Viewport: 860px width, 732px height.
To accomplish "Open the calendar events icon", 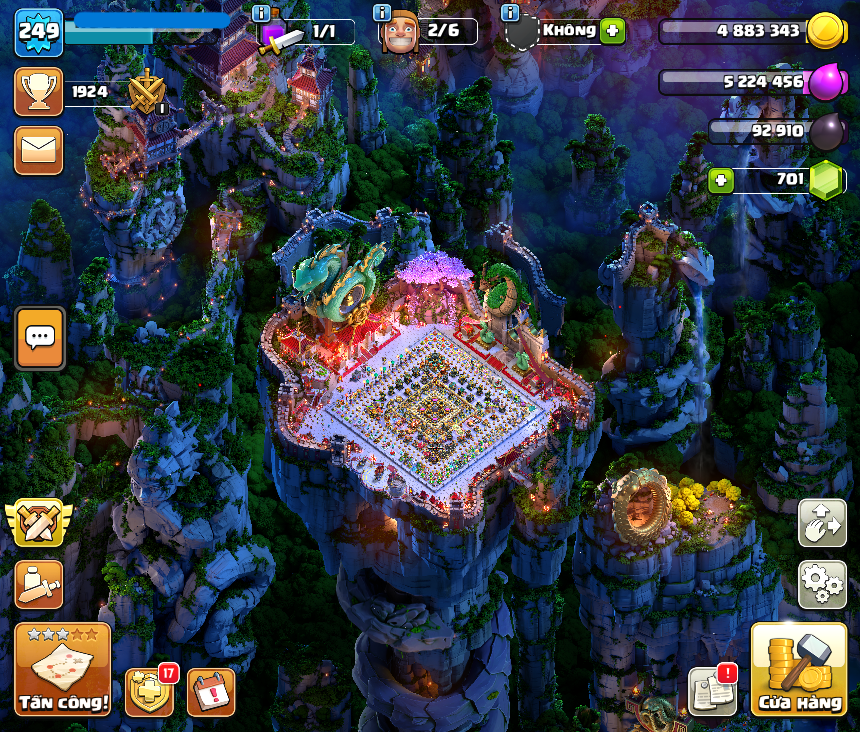I will click(x=211, y=692).
